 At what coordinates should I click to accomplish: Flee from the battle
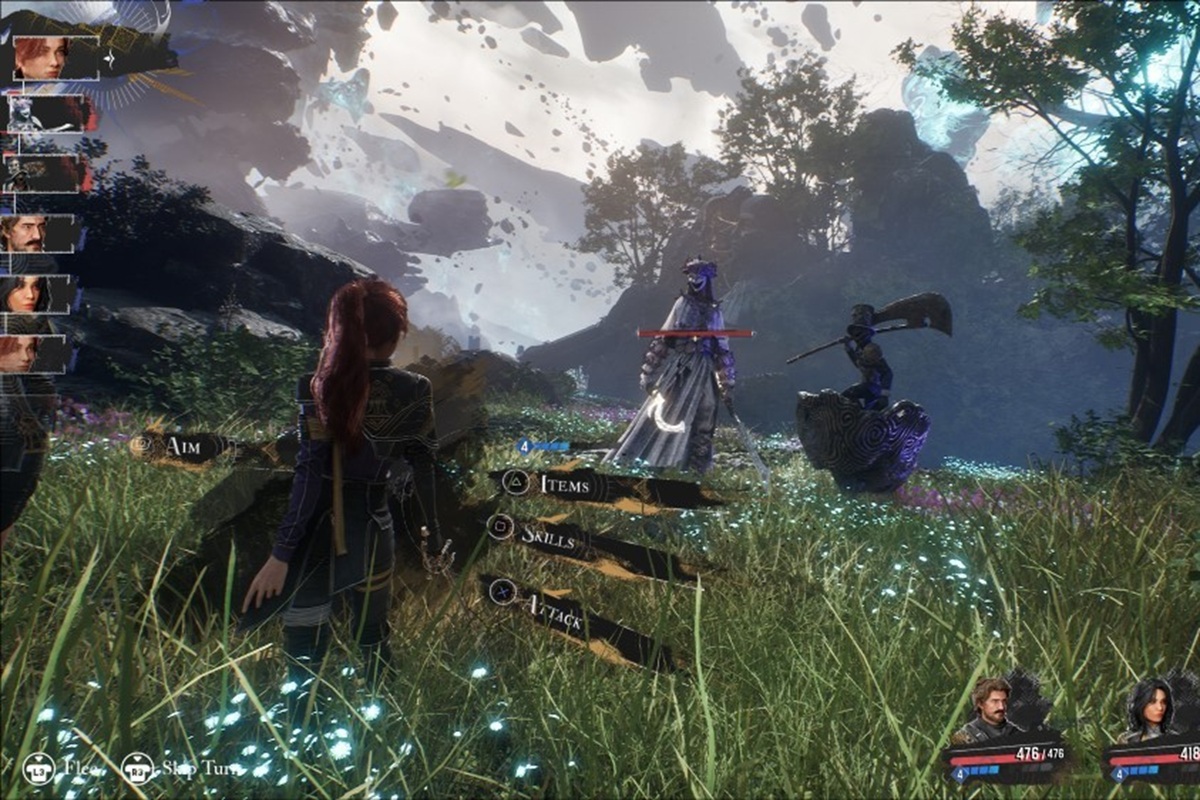point(63,768)
